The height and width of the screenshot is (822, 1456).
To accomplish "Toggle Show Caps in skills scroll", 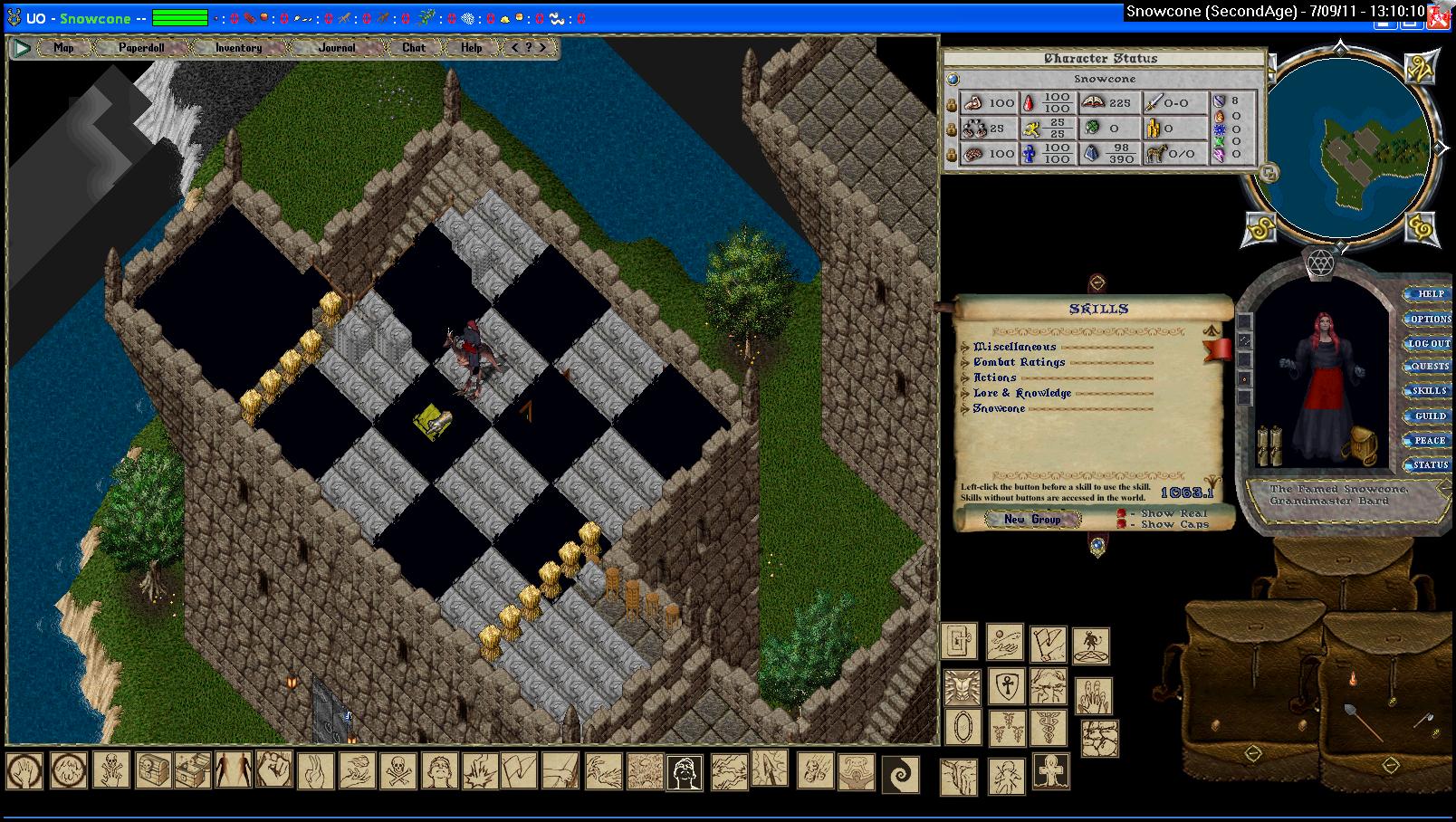I will pyautogui.click(x=1122, y=524).
